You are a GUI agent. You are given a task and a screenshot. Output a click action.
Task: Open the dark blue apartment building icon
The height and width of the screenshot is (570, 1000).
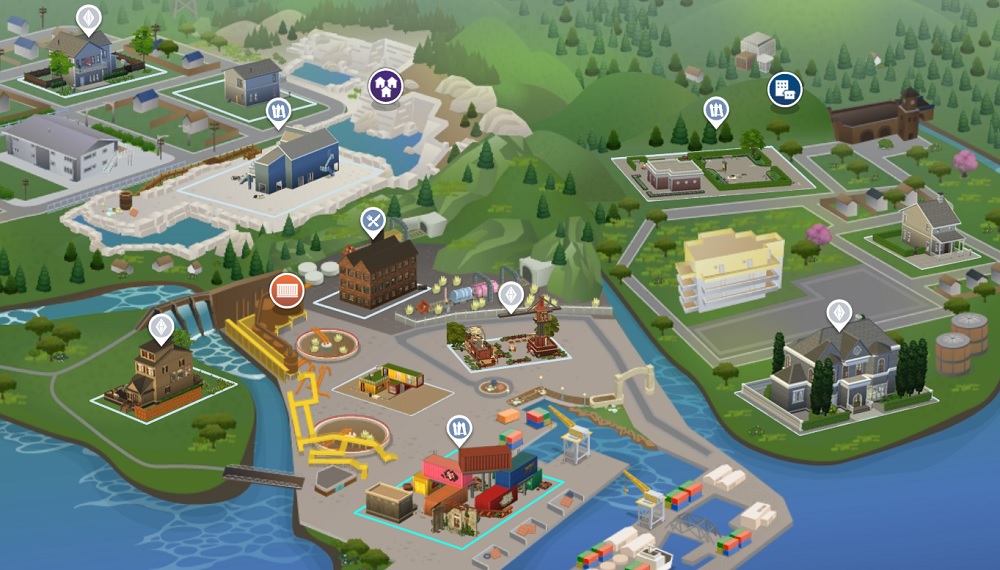coord(784,90)
